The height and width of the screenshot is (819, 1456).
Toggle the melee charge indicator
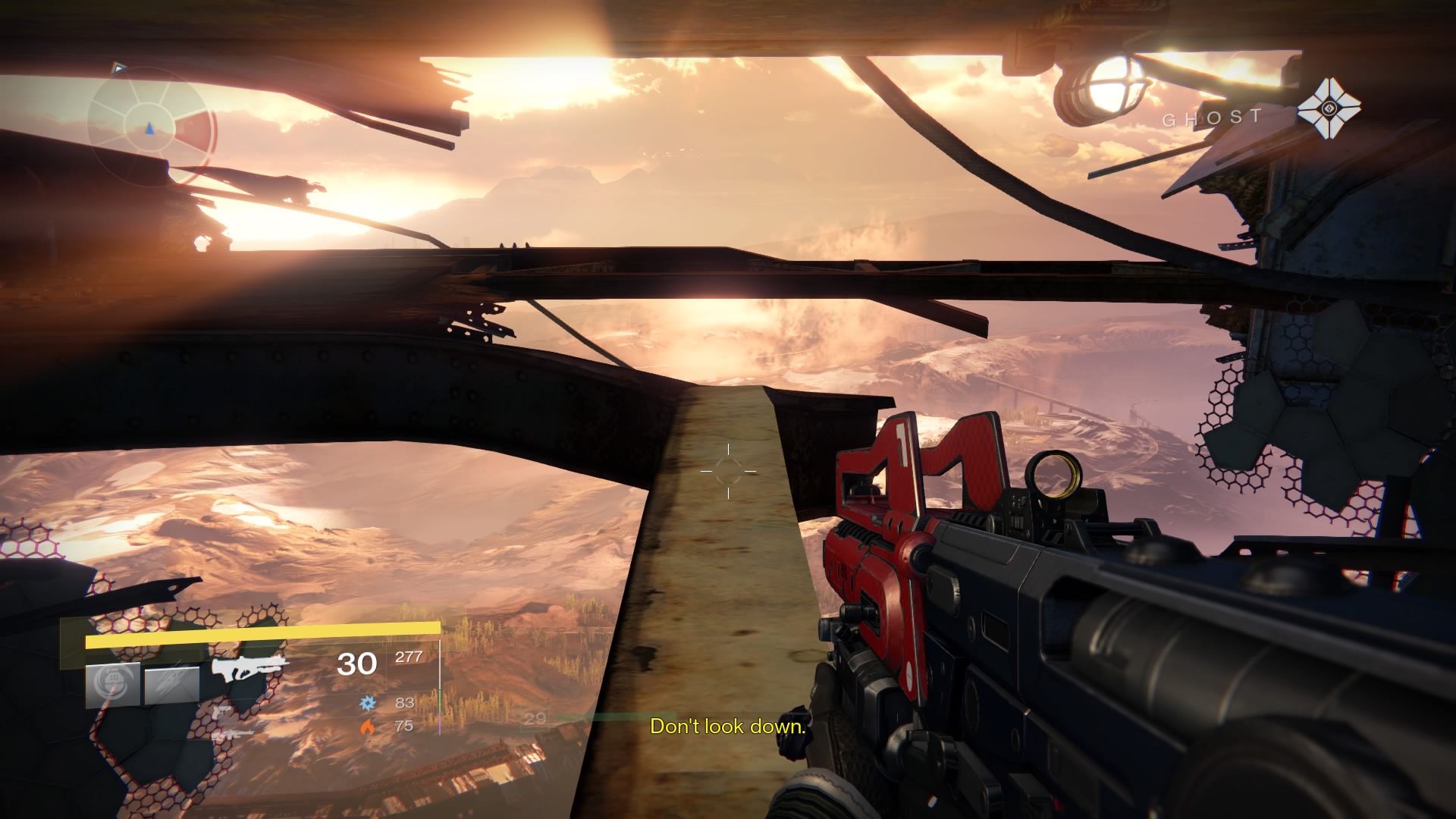(171, 683)
